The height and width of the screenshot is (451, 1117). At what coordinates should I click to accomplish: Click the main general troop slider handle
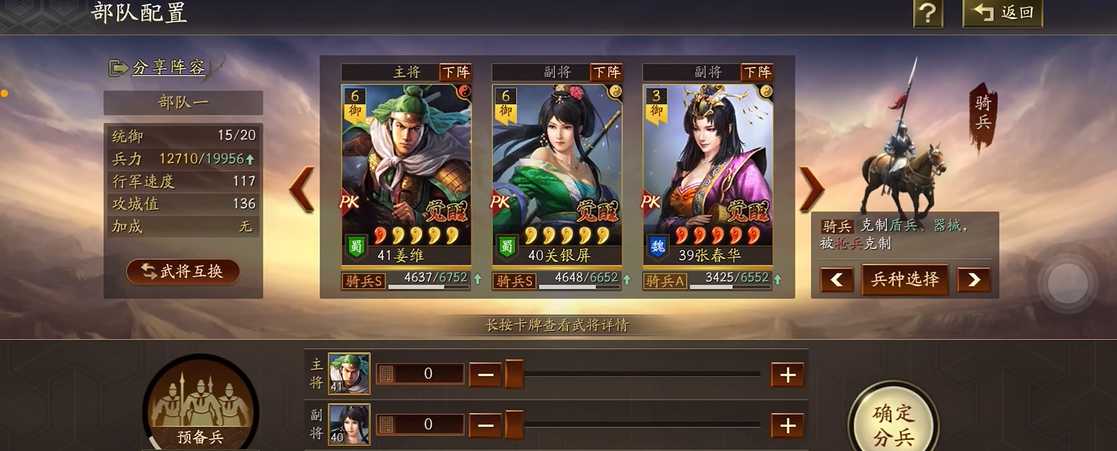(x=514, y=375)
